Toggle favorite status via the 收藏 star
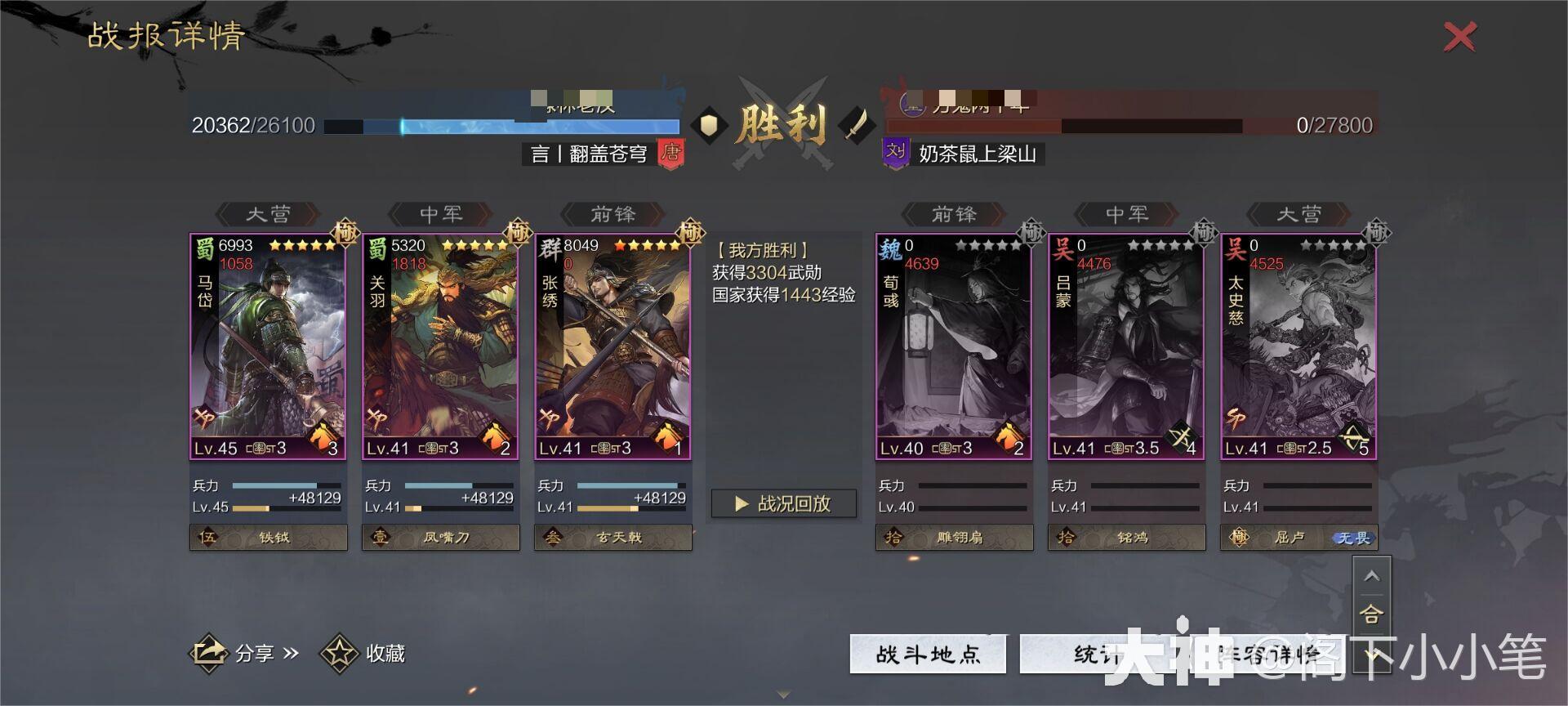 pos(338,653)
